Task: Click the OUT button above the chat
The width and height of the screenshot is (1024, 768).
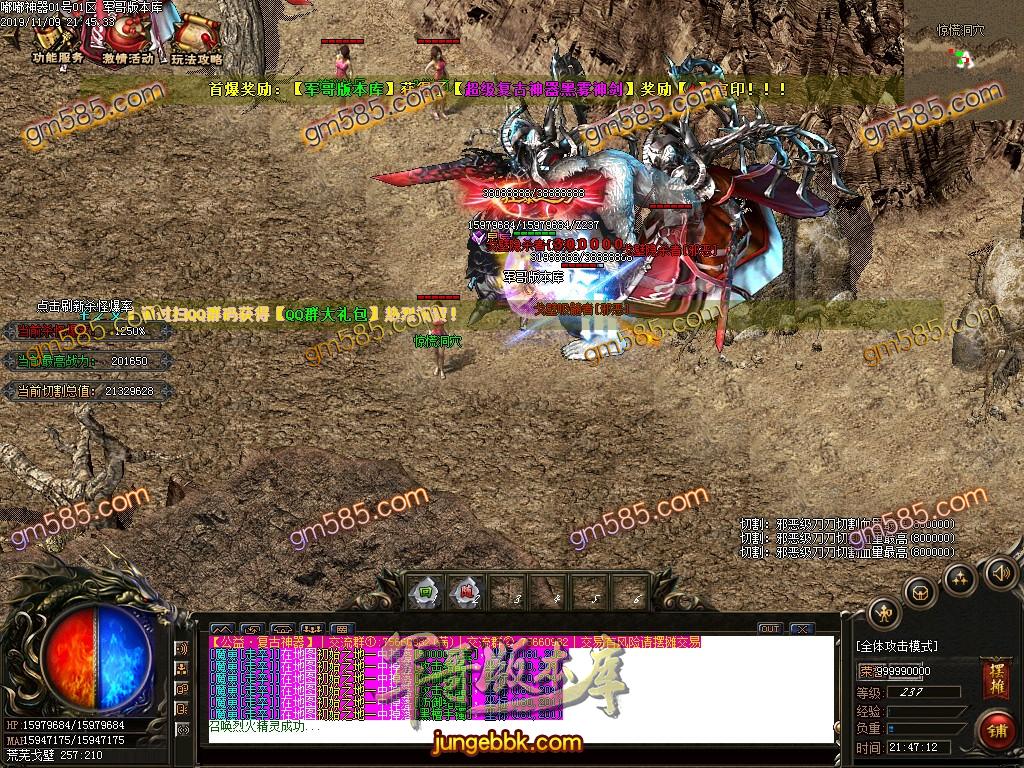Action: [x=769, y=628]
